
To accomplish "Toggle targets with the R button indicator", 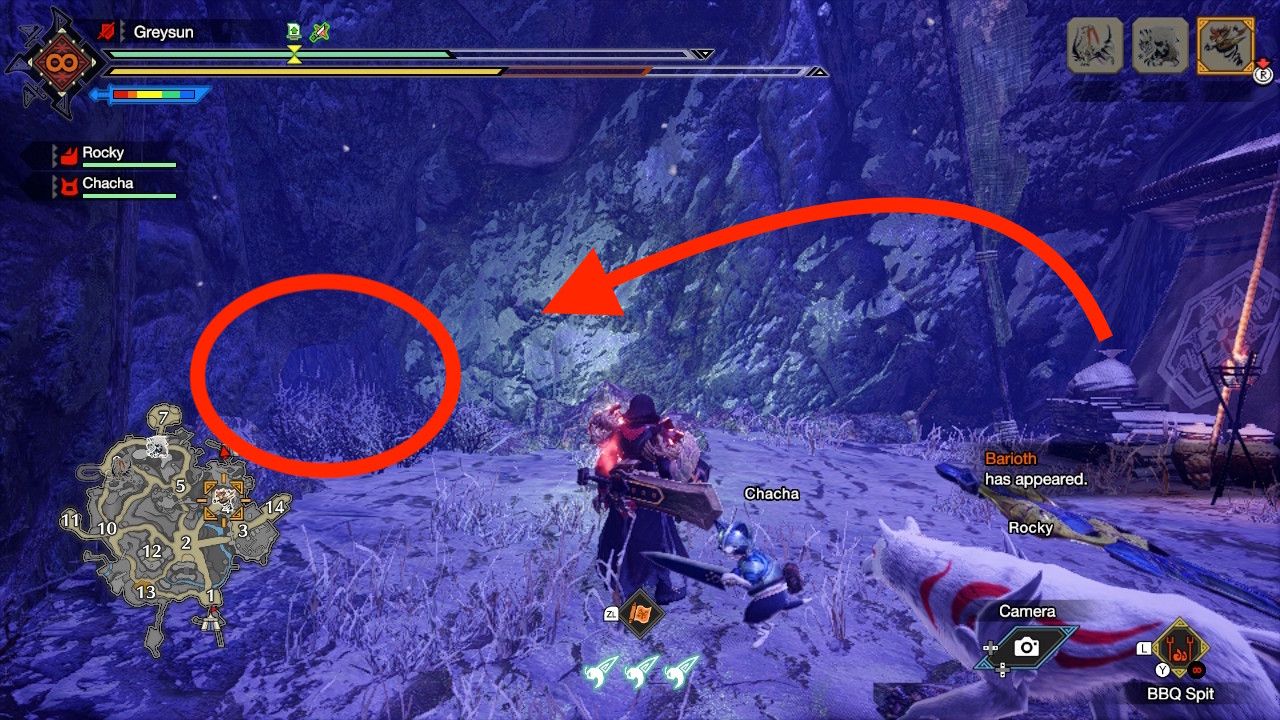I will coord(1264,75).
